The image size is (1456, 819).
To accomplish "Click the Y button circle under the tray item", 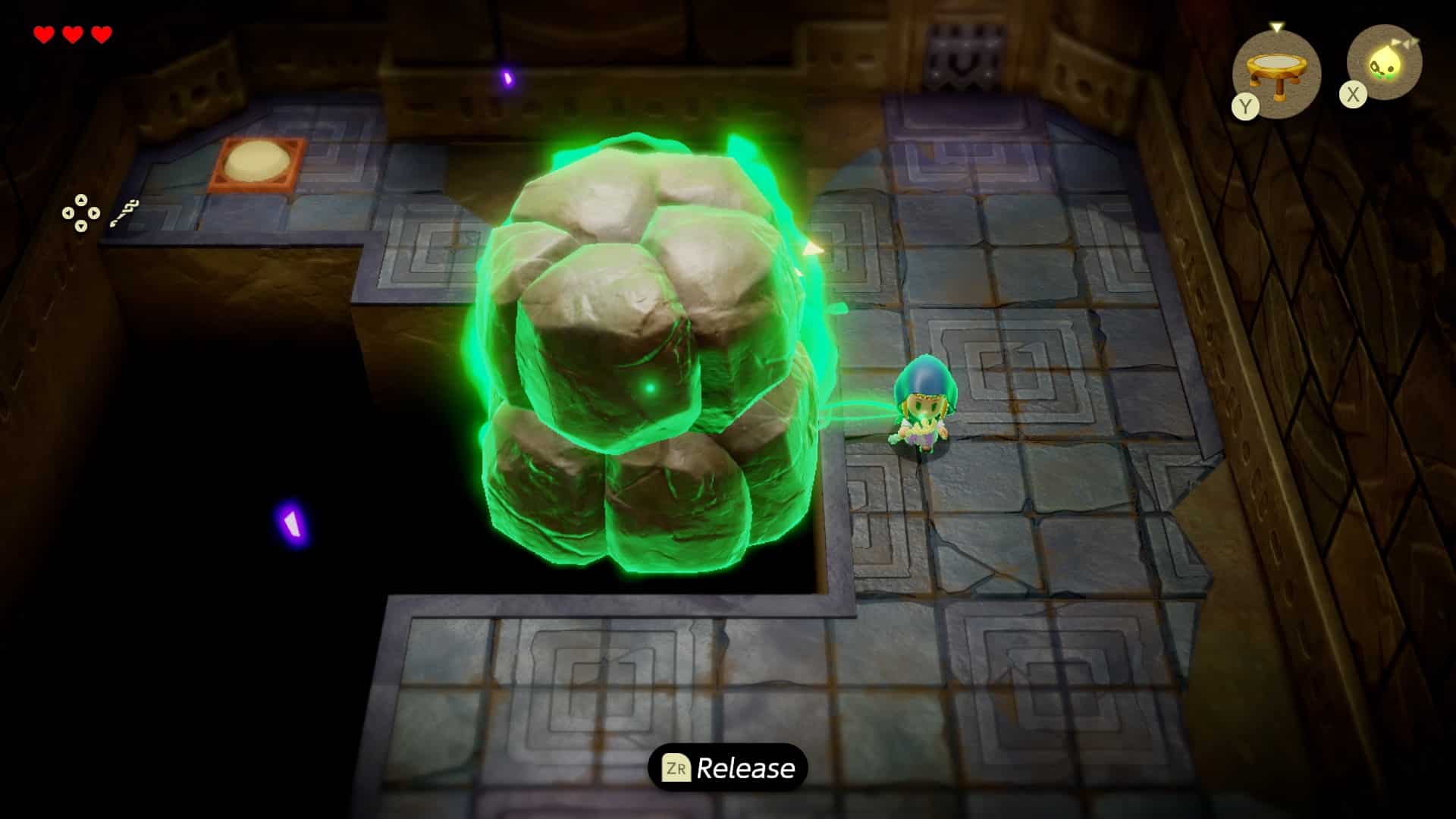I will [1245, 106].
